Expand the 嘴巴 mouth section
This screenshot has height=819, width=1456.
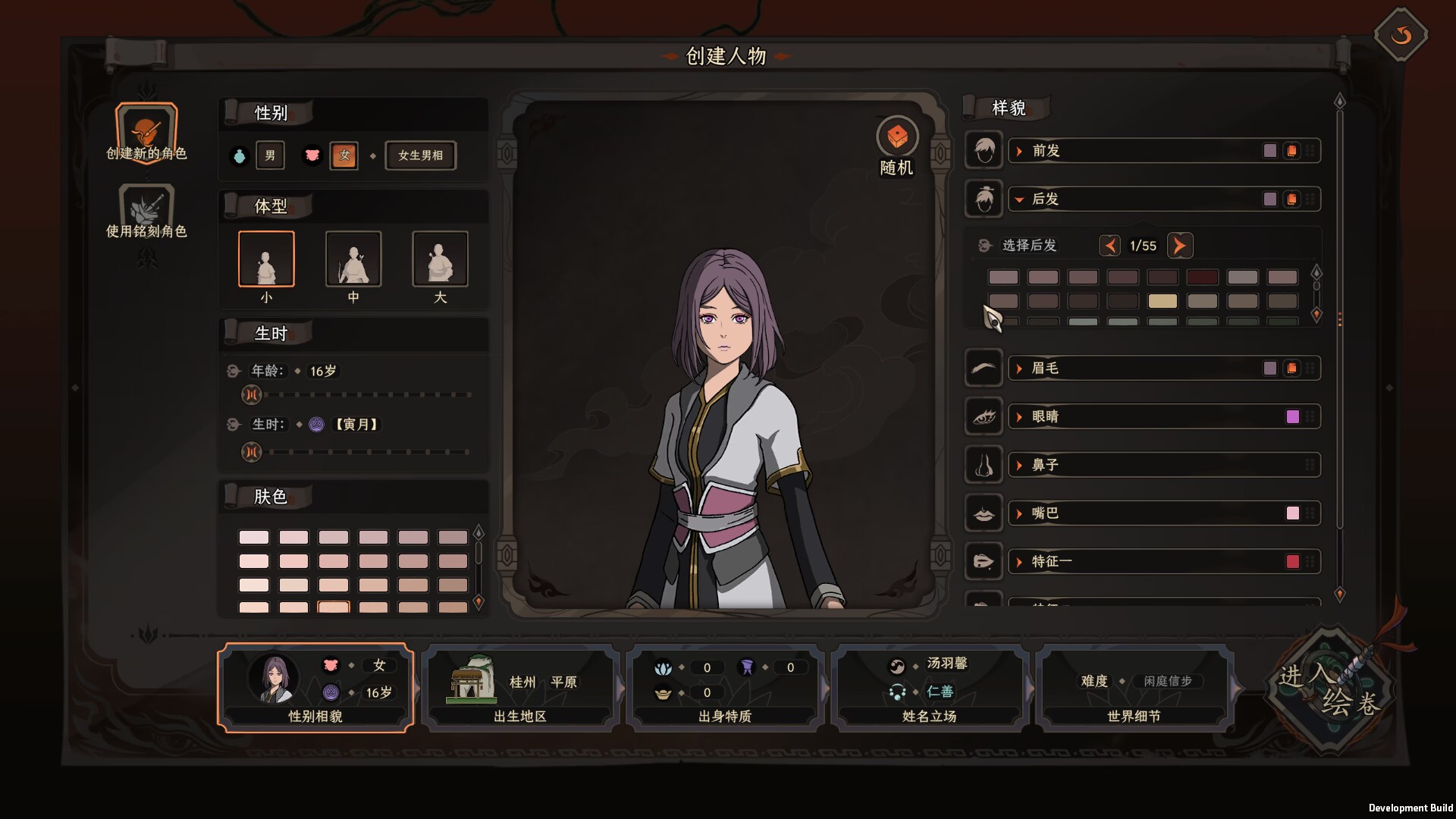[x=1045, y=513]
